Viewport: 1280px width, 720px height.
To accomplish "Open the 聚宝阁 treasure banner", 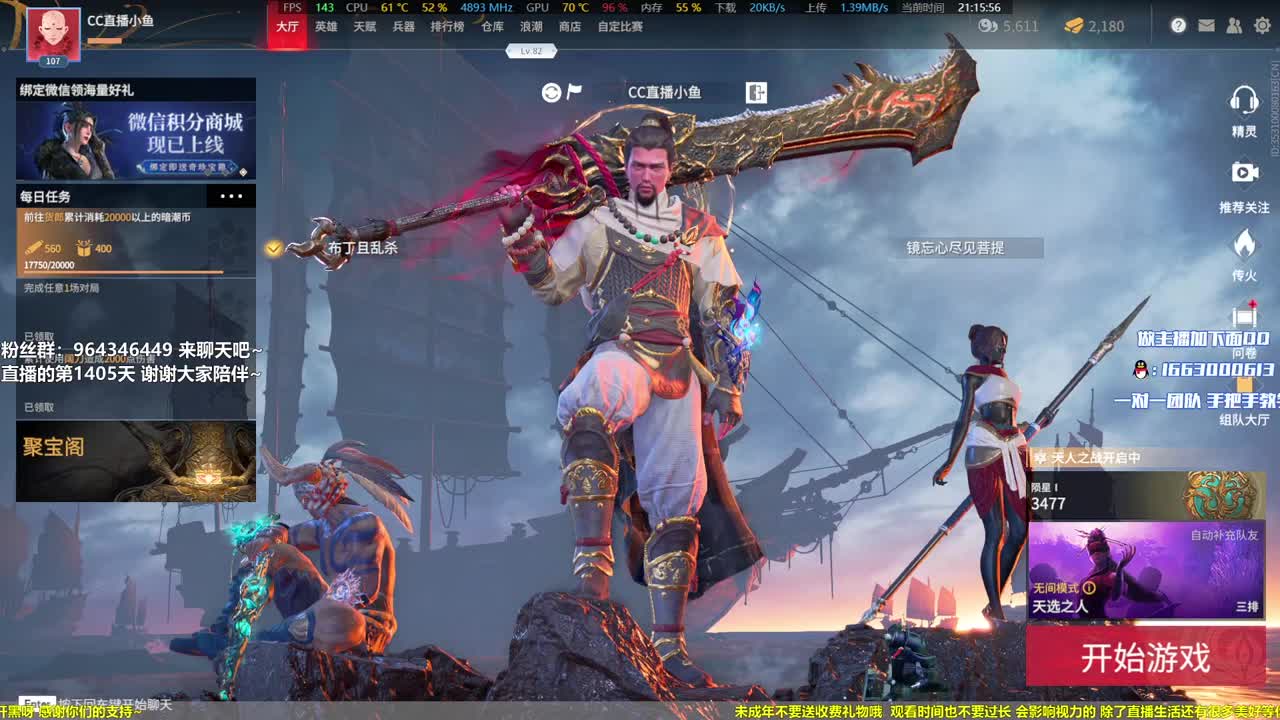I will pos(135,463).
